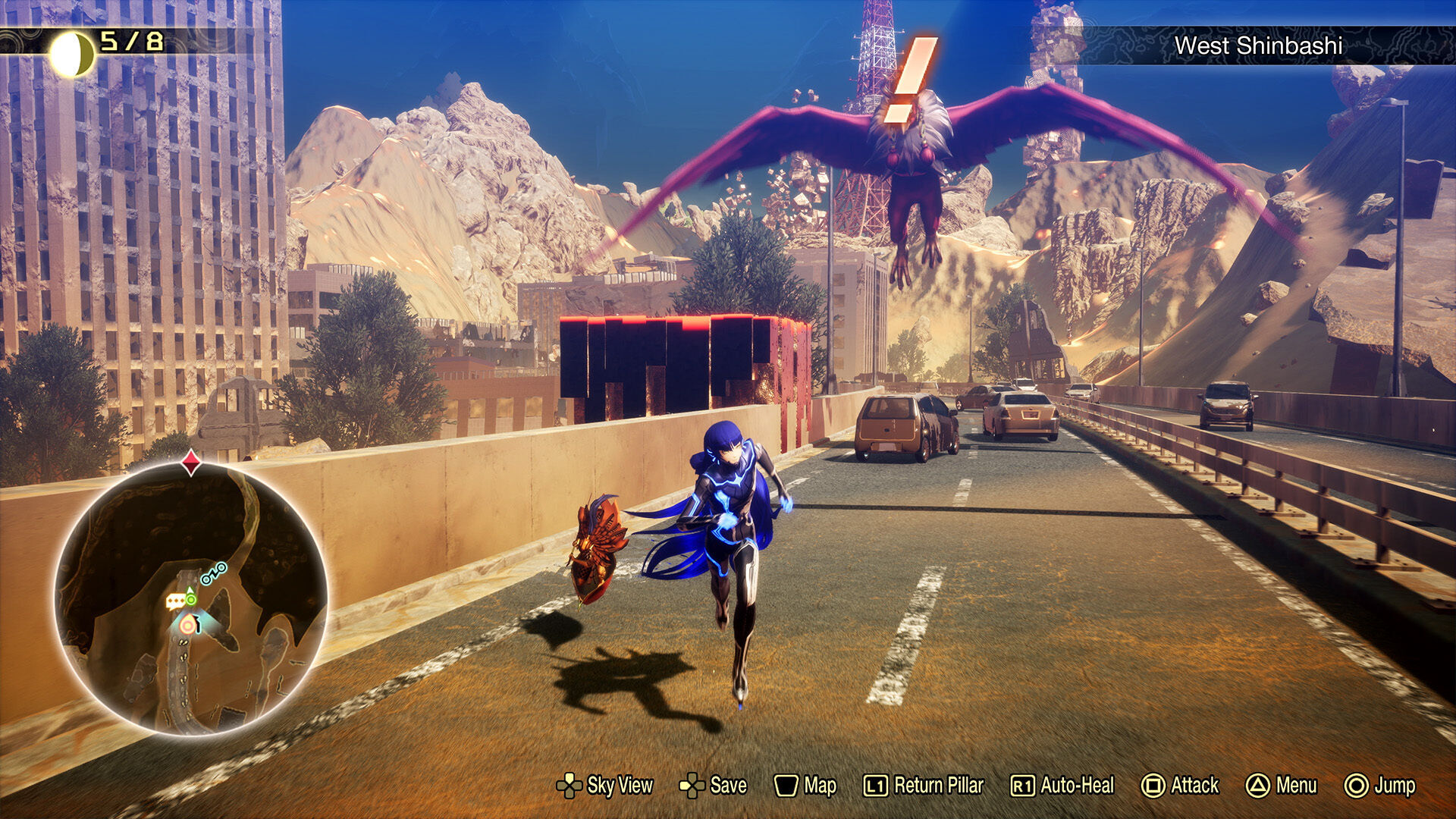The width and height of the screenshot is (1456, 819).
Task: Select the speech bubble marker on minimap
Action: (175, 601)
